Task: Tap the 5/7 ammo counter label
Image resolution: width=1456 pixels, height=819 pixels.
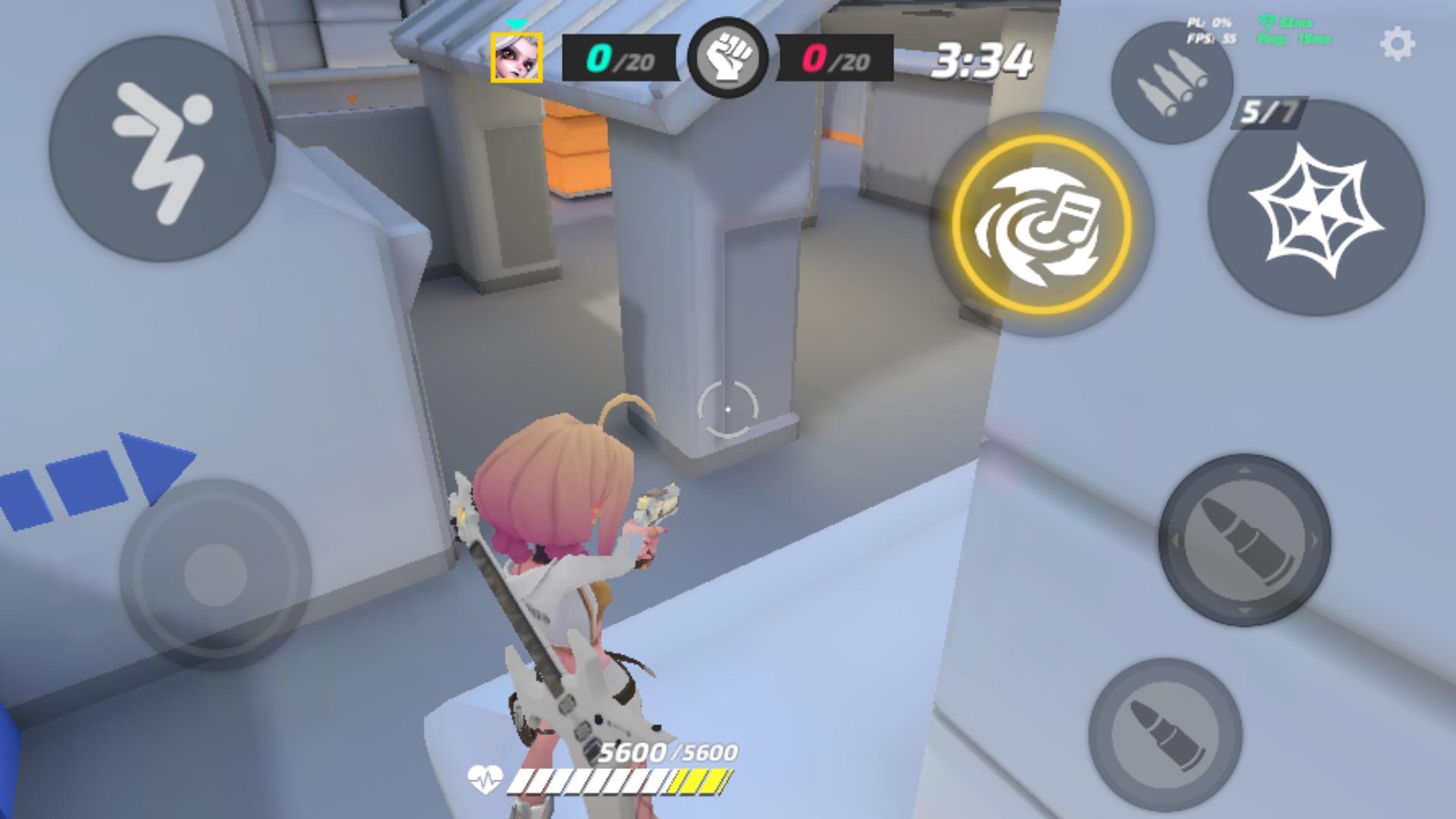Action: (1268, 112)
